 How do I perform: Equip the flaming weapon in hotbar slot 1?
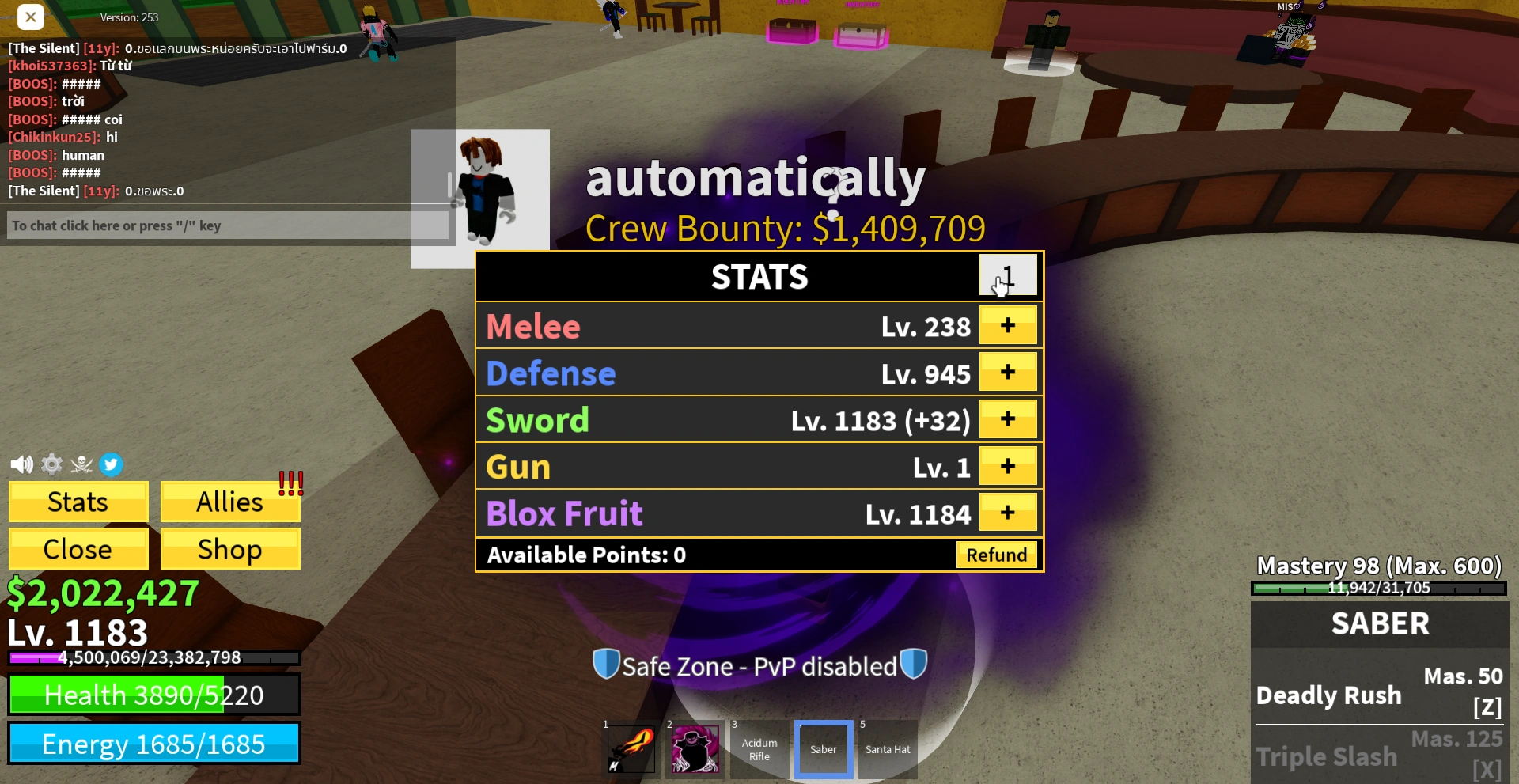coord(629,748)
